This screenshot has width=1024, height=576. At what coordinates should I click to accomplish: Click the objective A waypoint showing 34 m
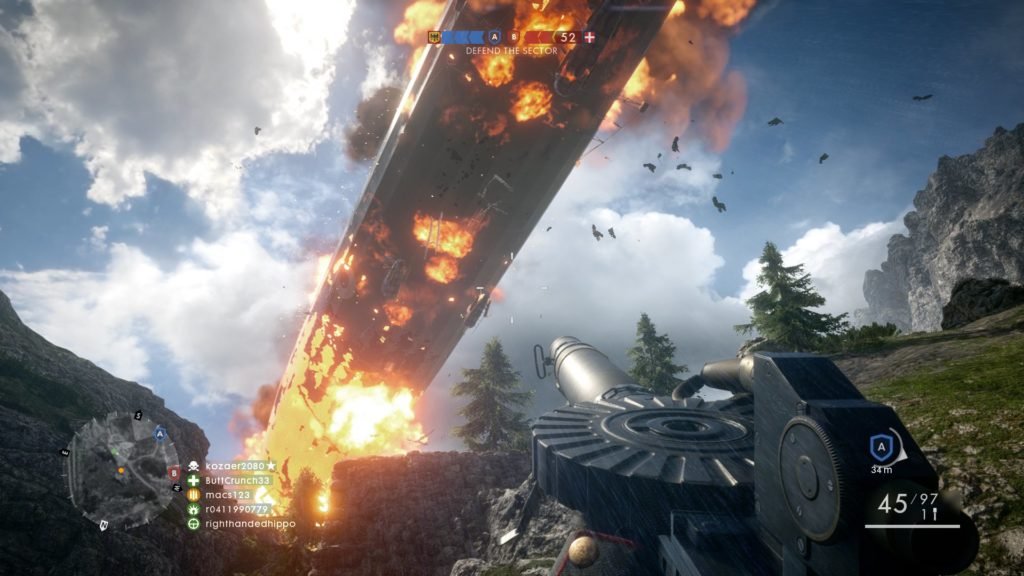coord(881,449)
